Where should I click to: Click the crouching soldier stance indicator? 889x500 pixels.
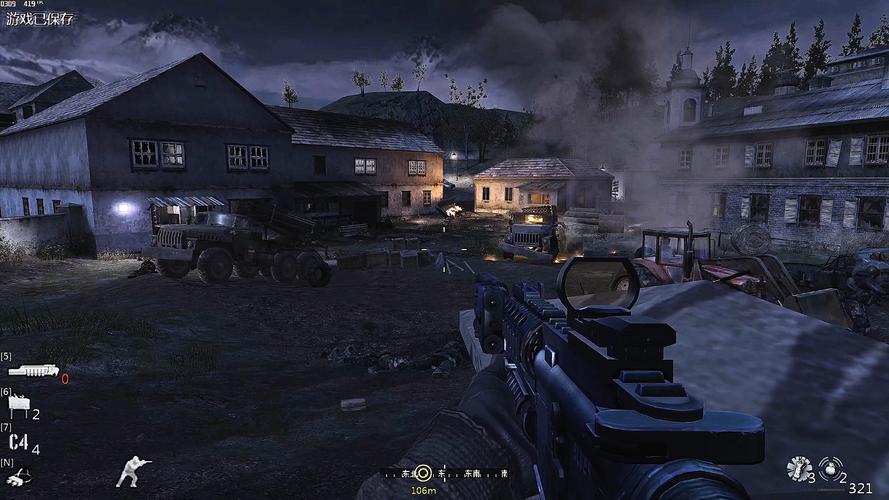click(x=133, y=471)
